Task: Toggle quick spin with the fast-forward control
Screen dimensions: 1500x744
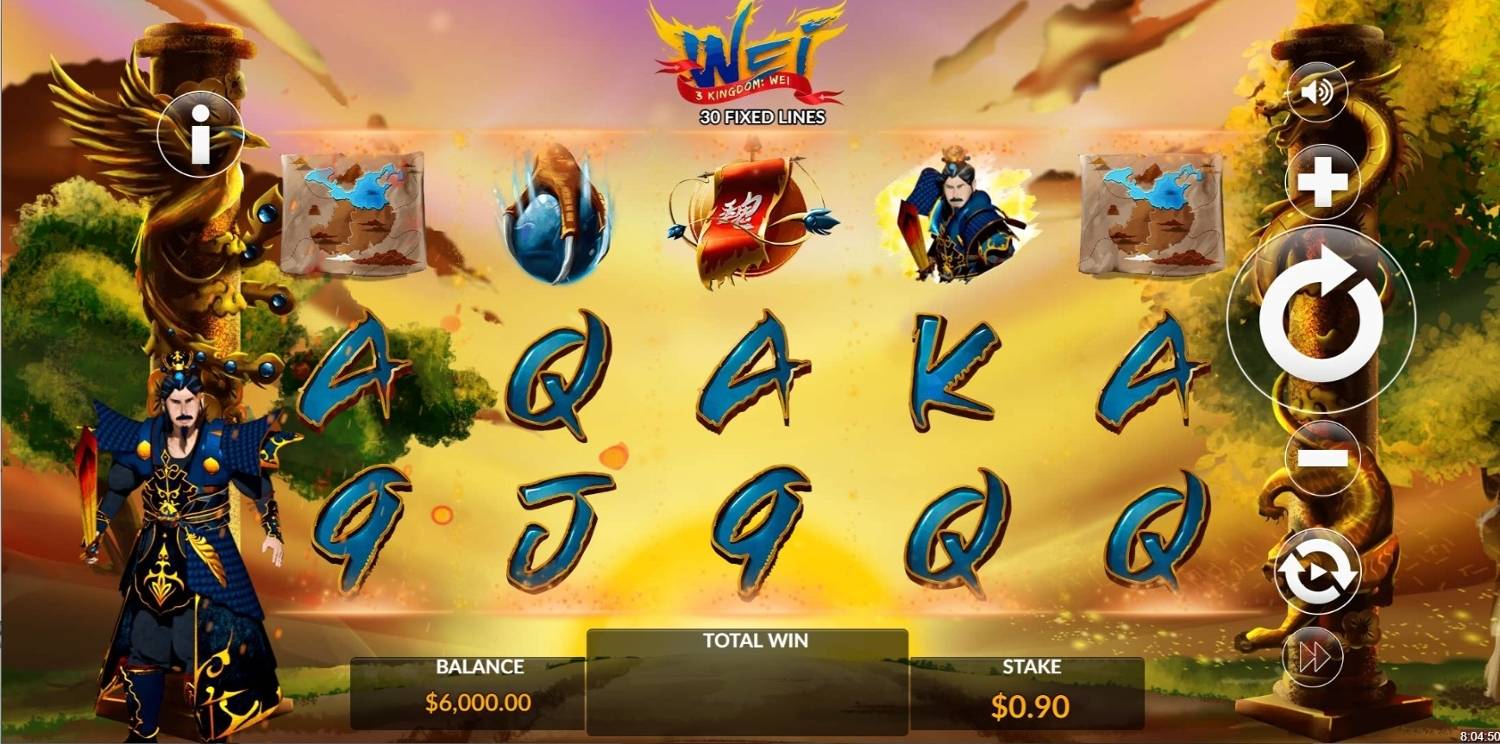Action: tap(1311, 655)
